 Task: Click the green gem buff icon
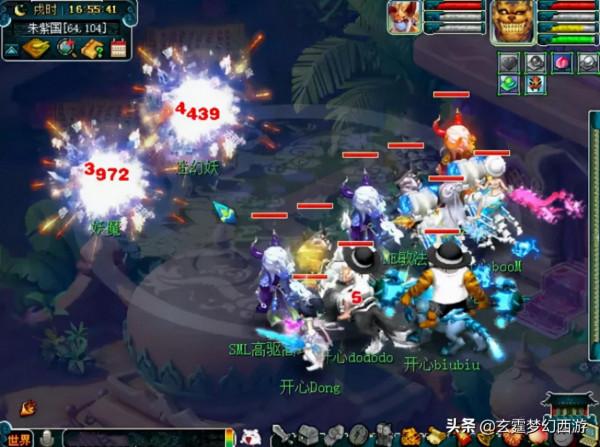pos(509,84)
